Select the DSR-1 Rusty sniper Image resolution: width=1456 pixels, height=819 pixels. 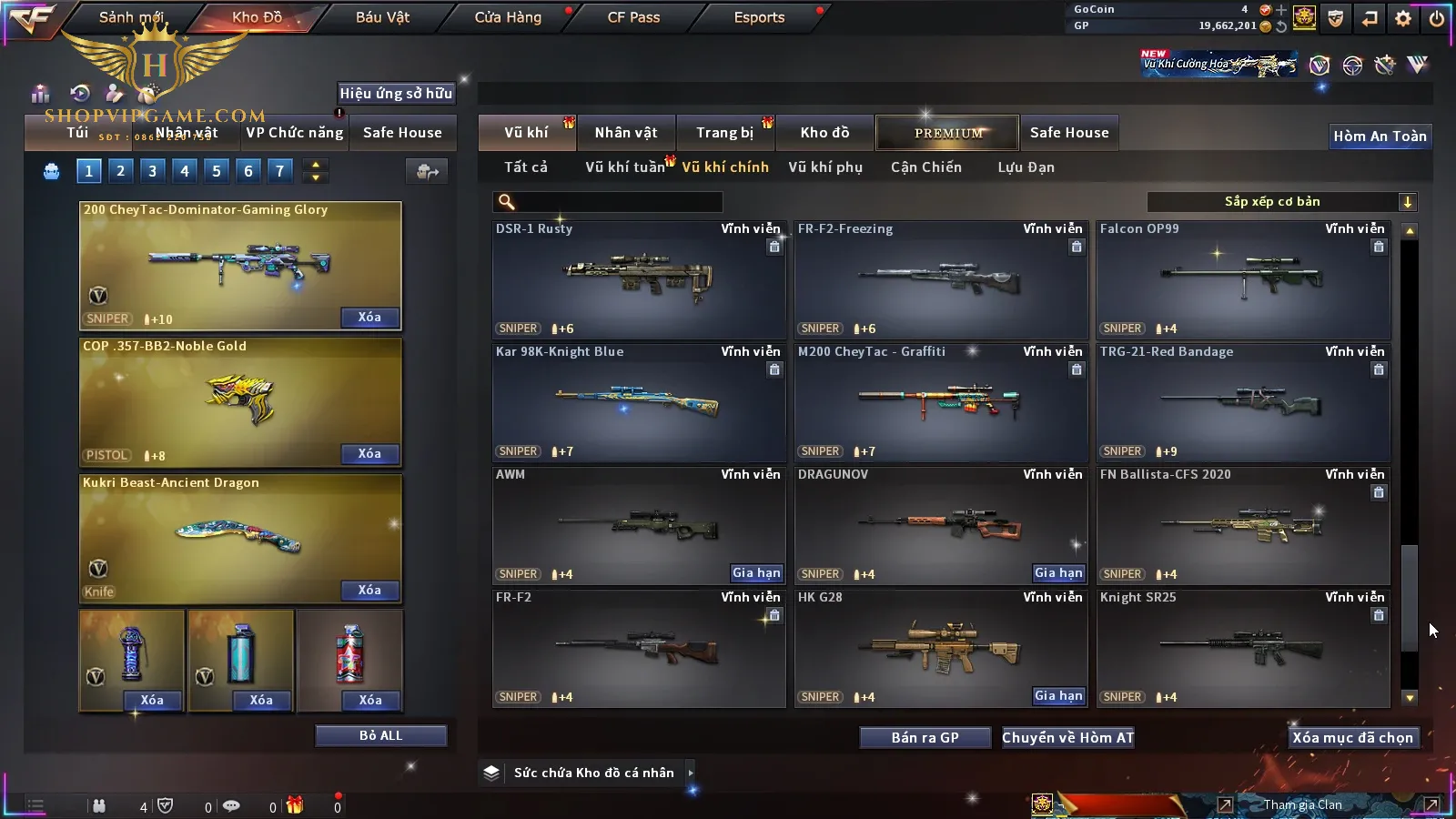[638, 279]
